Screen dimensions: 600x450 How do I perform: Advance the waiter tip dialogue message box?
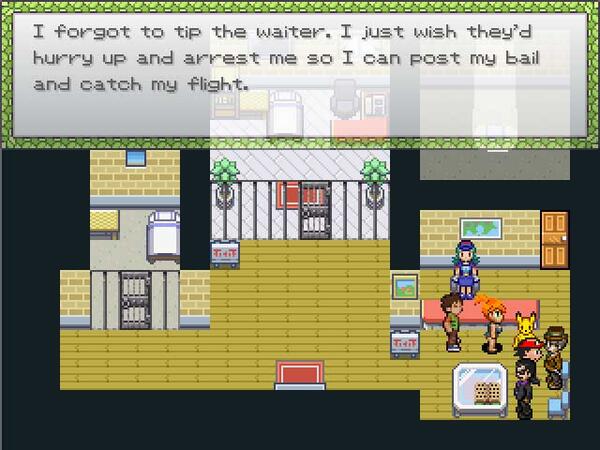point(299,74)
